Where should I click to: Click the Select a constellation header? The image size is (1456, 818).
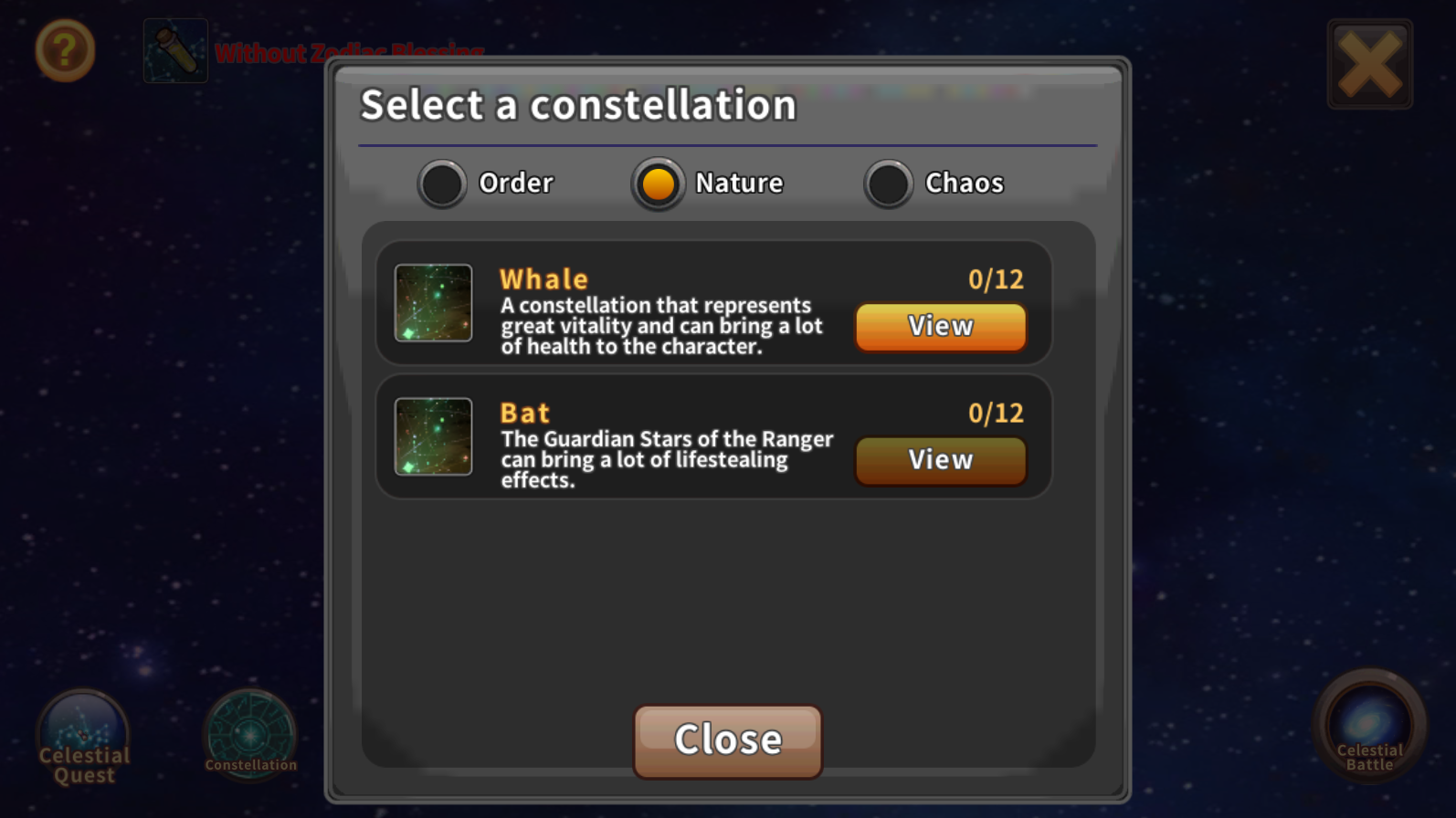[578, 104]
